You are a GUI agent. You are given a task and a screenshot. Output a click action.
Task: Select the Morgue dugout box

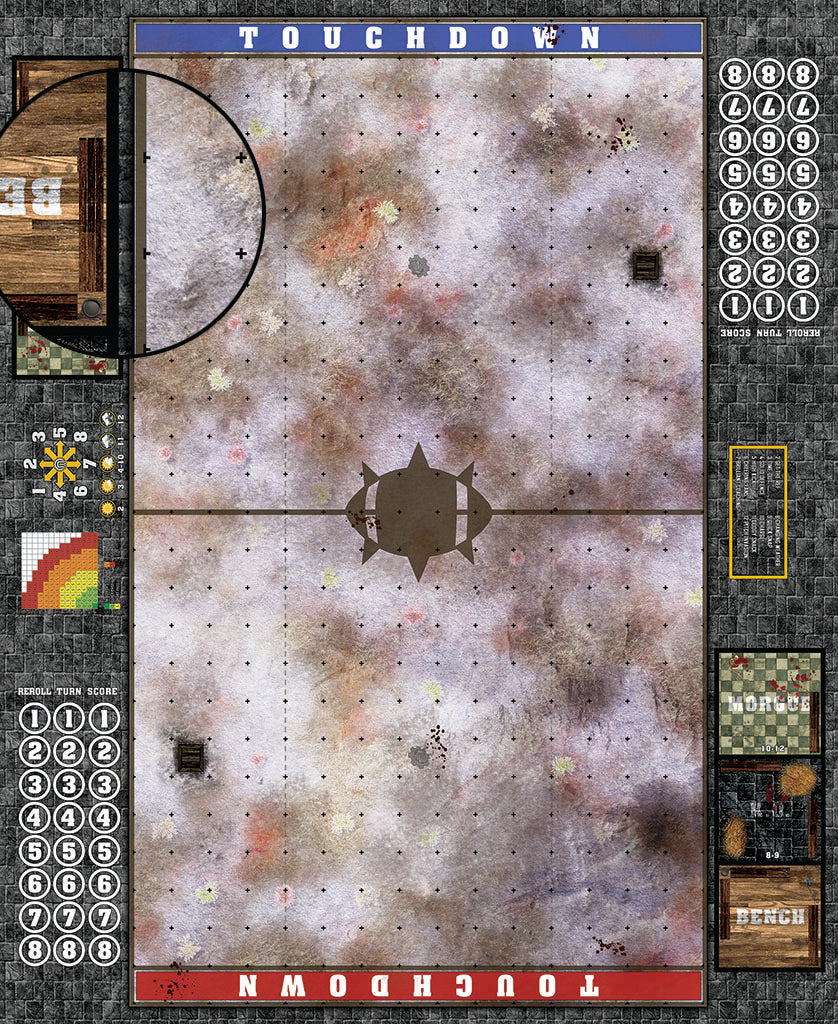coord(769,702)
